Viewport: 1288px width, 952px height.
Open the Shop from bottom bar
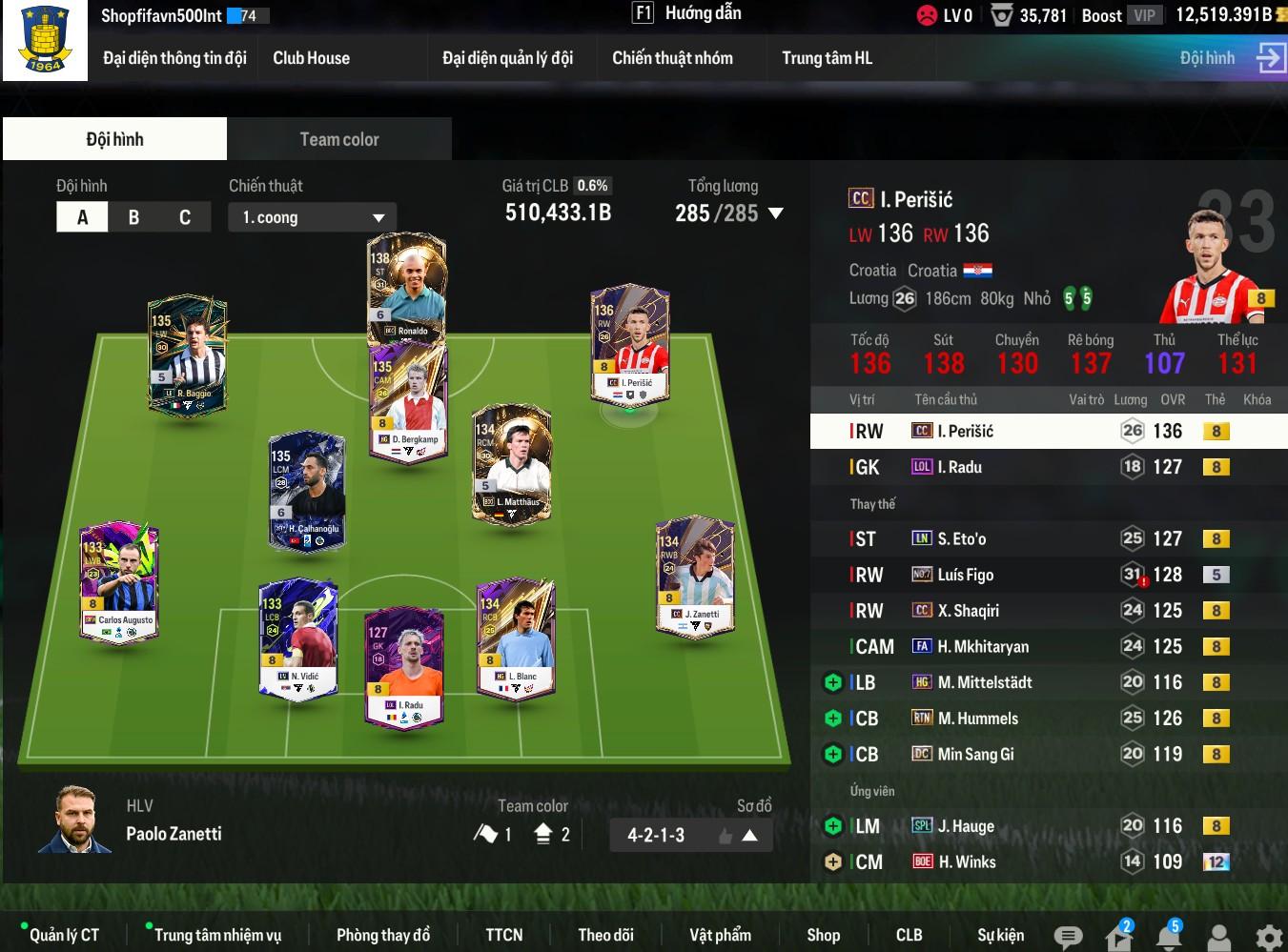pyautogui.click(x=823, y=935)
